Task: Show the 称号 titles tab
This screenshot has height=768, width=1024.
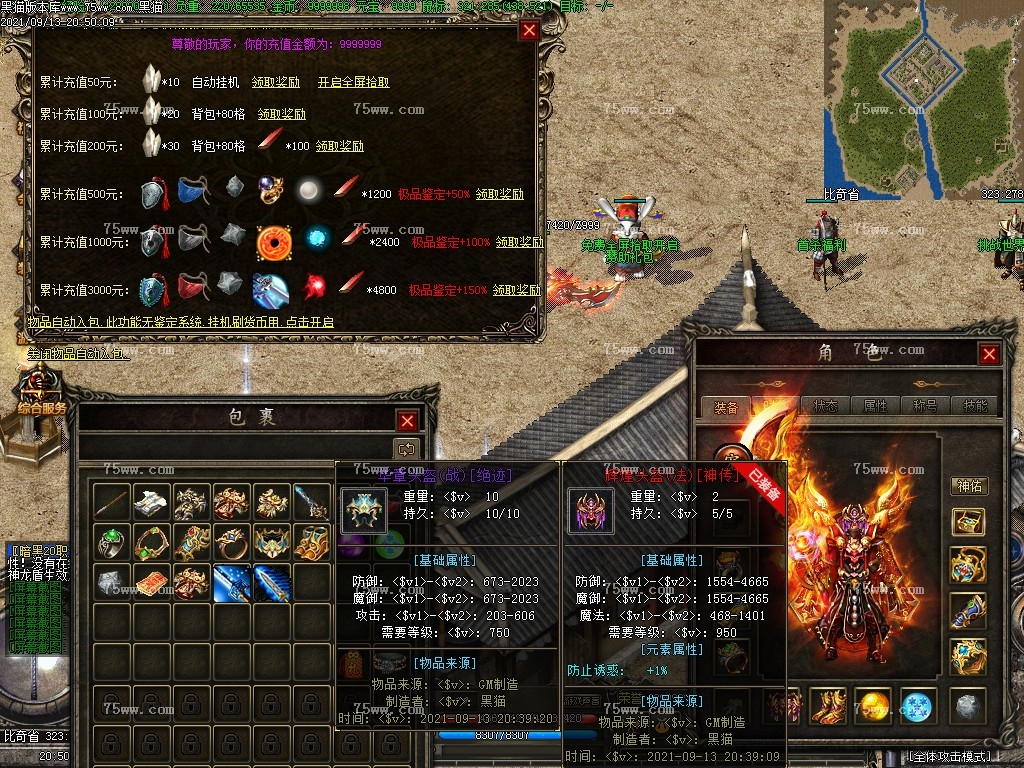Action: point(925,406)
